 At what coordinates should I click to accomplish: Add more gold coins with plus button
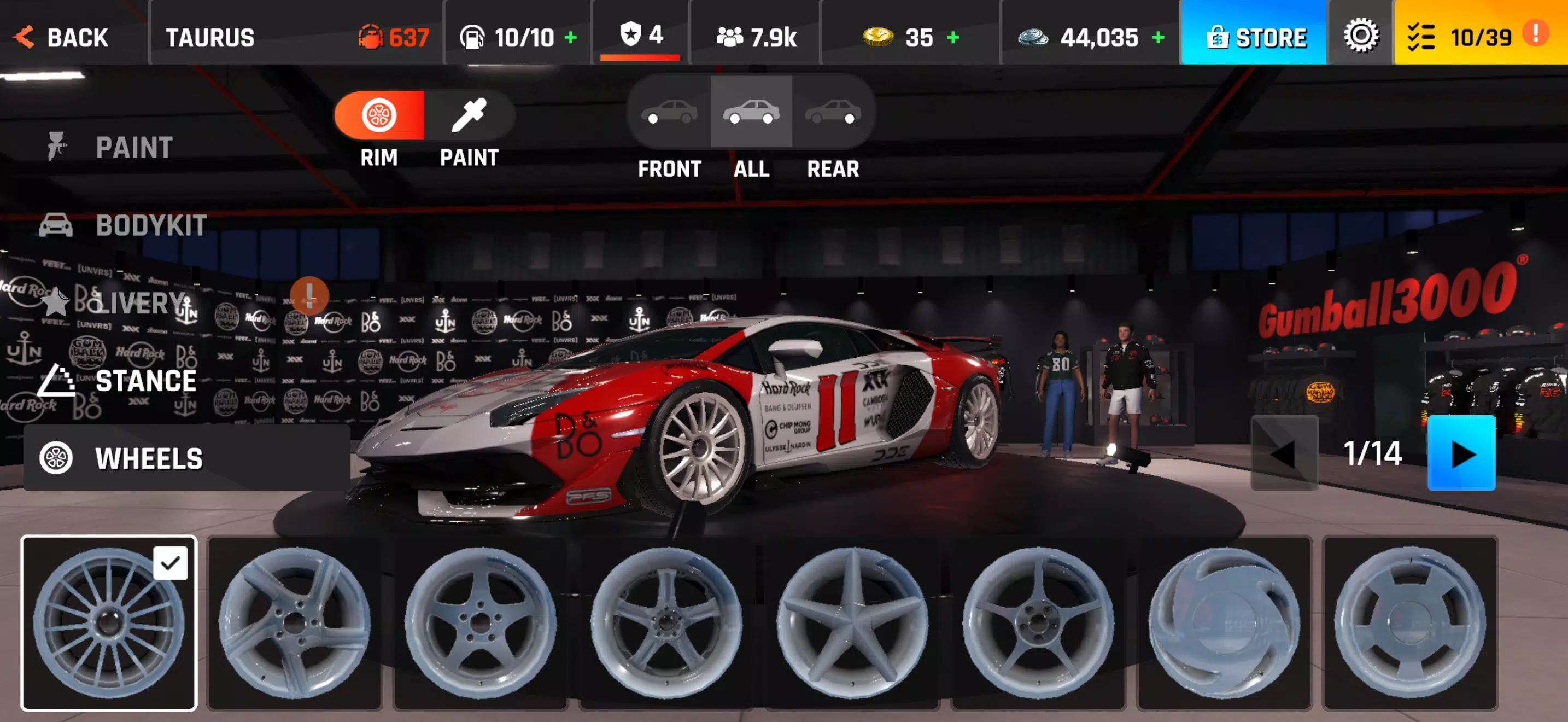[x=953, y=38]
